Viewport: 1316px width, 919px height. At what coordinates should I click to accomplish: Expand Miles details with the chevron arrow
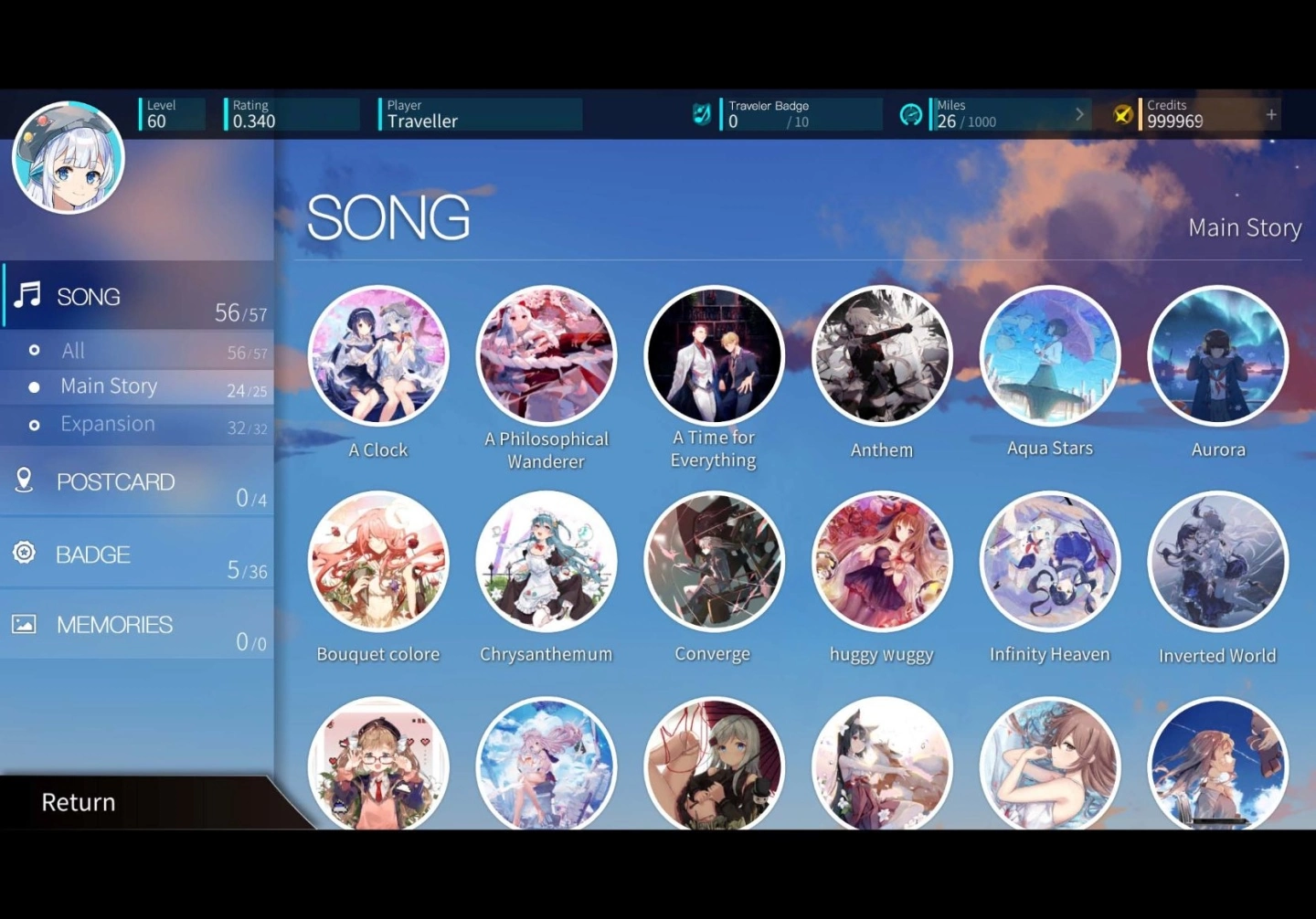click(x=1080, y=113)
